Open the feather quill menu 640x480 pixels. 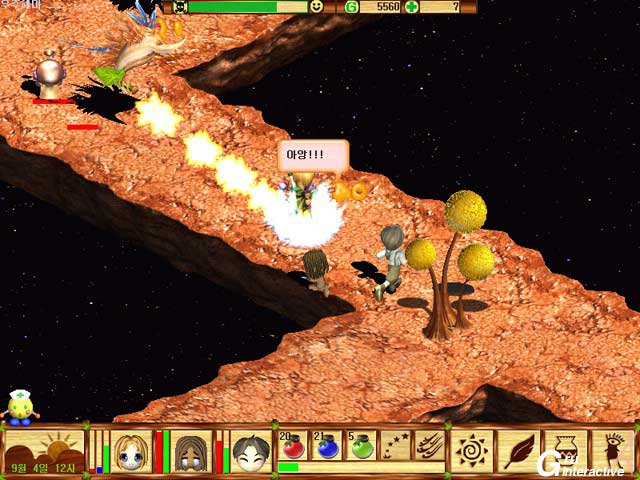pyautogui.click(x=518, y=450)
